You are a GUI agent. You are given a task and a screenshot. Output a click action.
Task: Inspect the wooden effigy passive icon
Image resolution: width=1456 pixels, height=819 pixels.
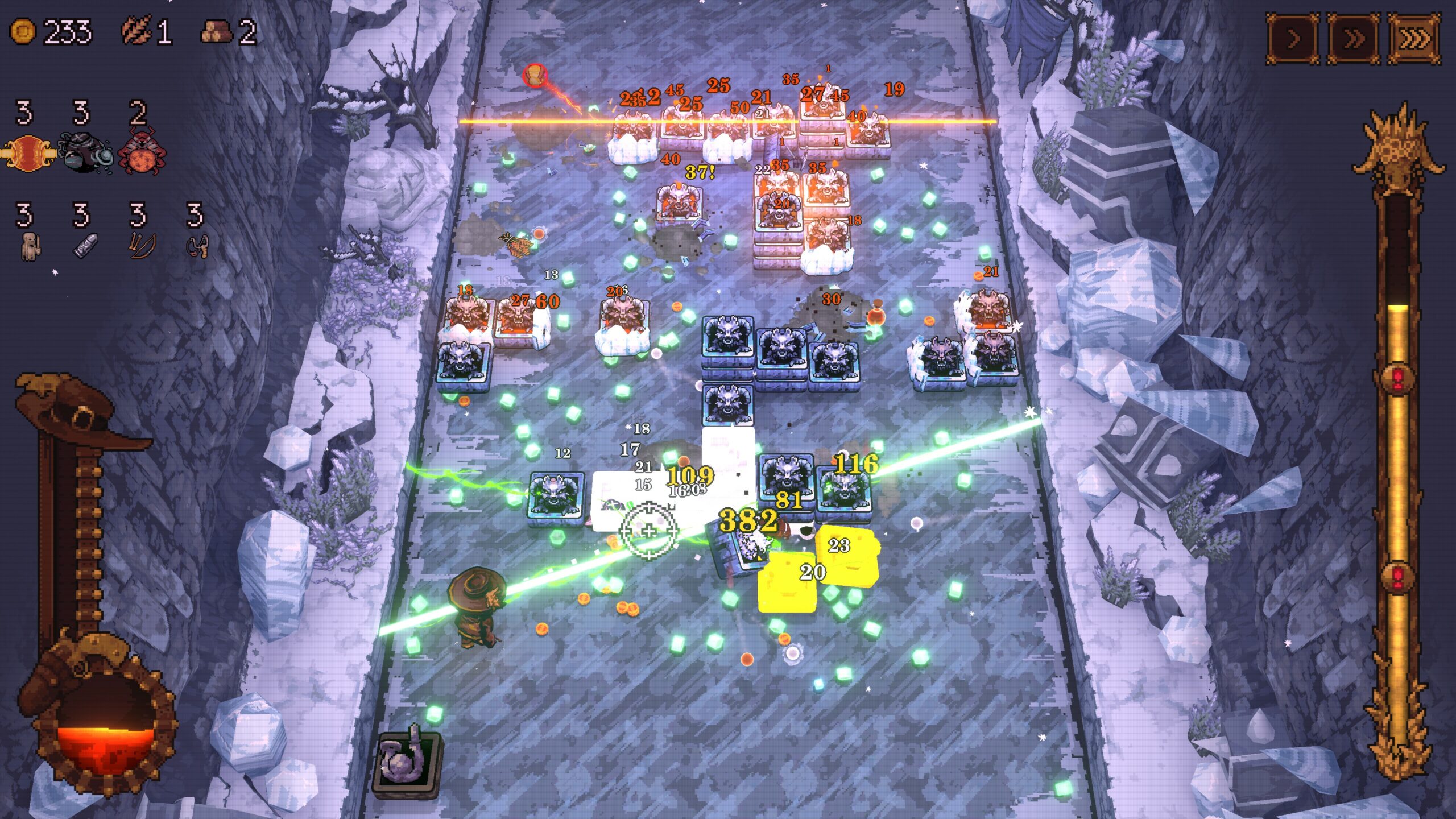point(30,246)
